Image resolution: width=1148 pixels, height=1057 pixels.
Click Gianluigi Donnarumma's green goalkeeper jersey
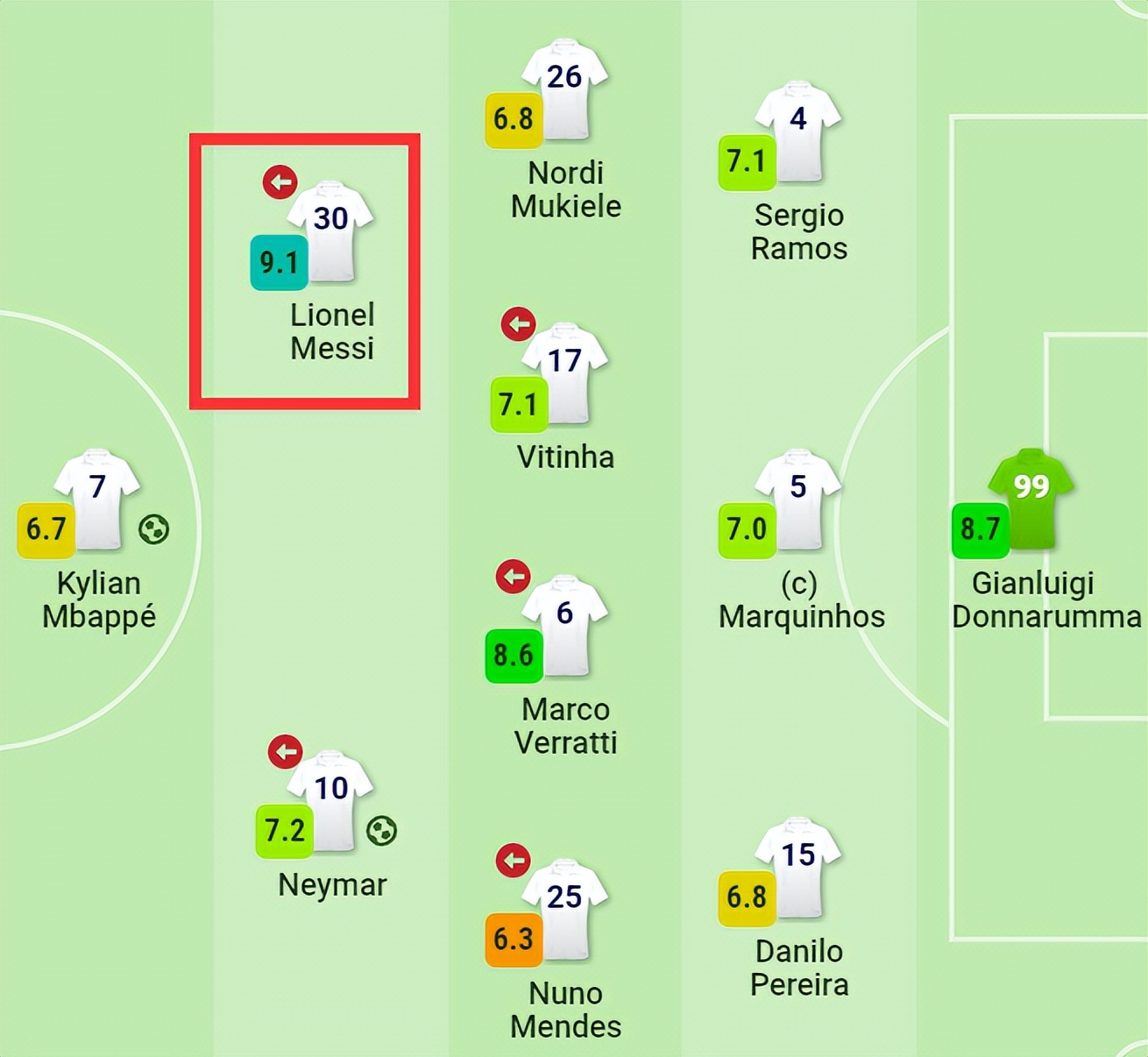tap(1032, 500)
